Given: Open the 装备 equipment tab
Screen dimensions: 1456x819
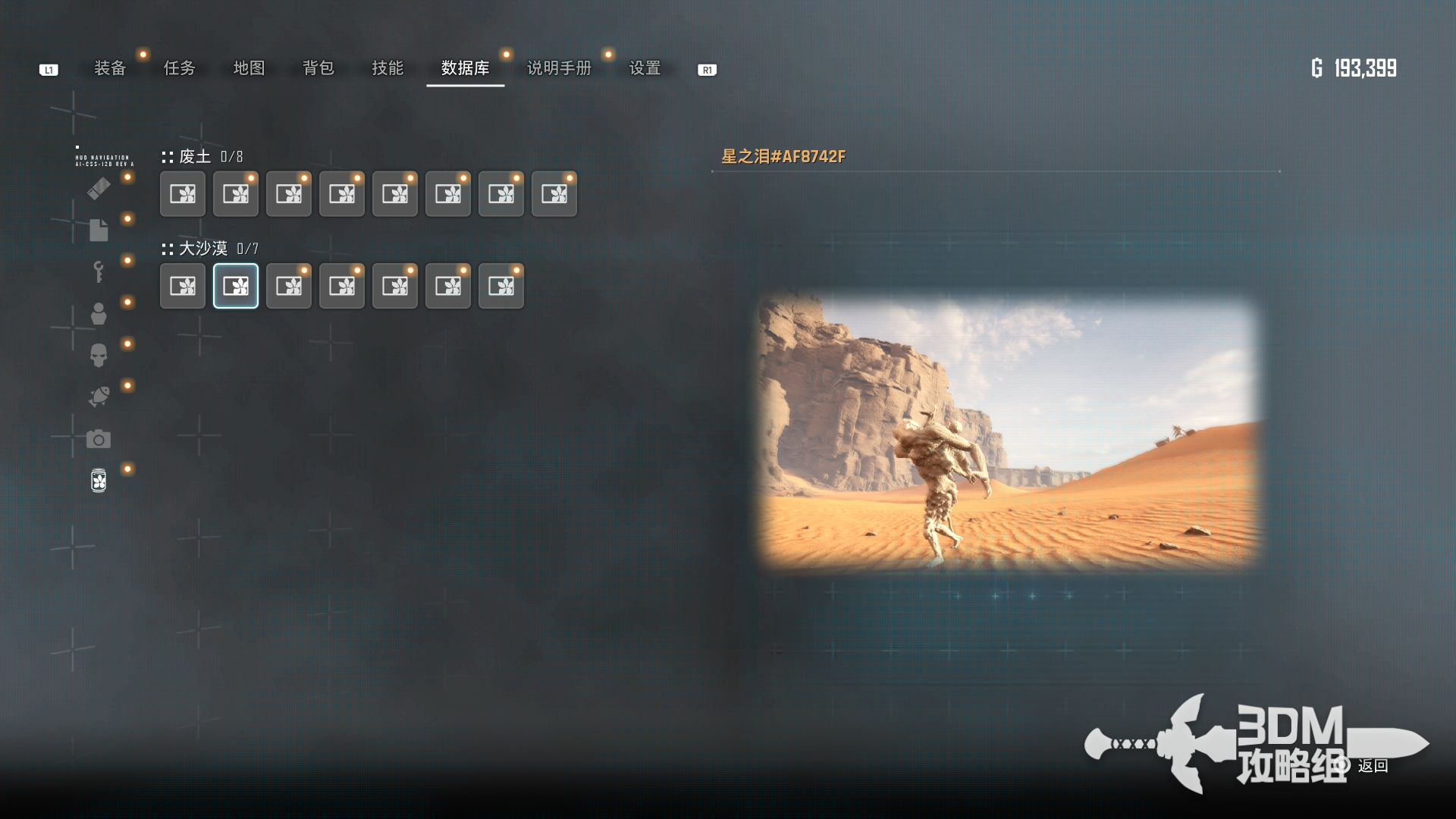Looking at the screenshot, I should tap(110, 68).
